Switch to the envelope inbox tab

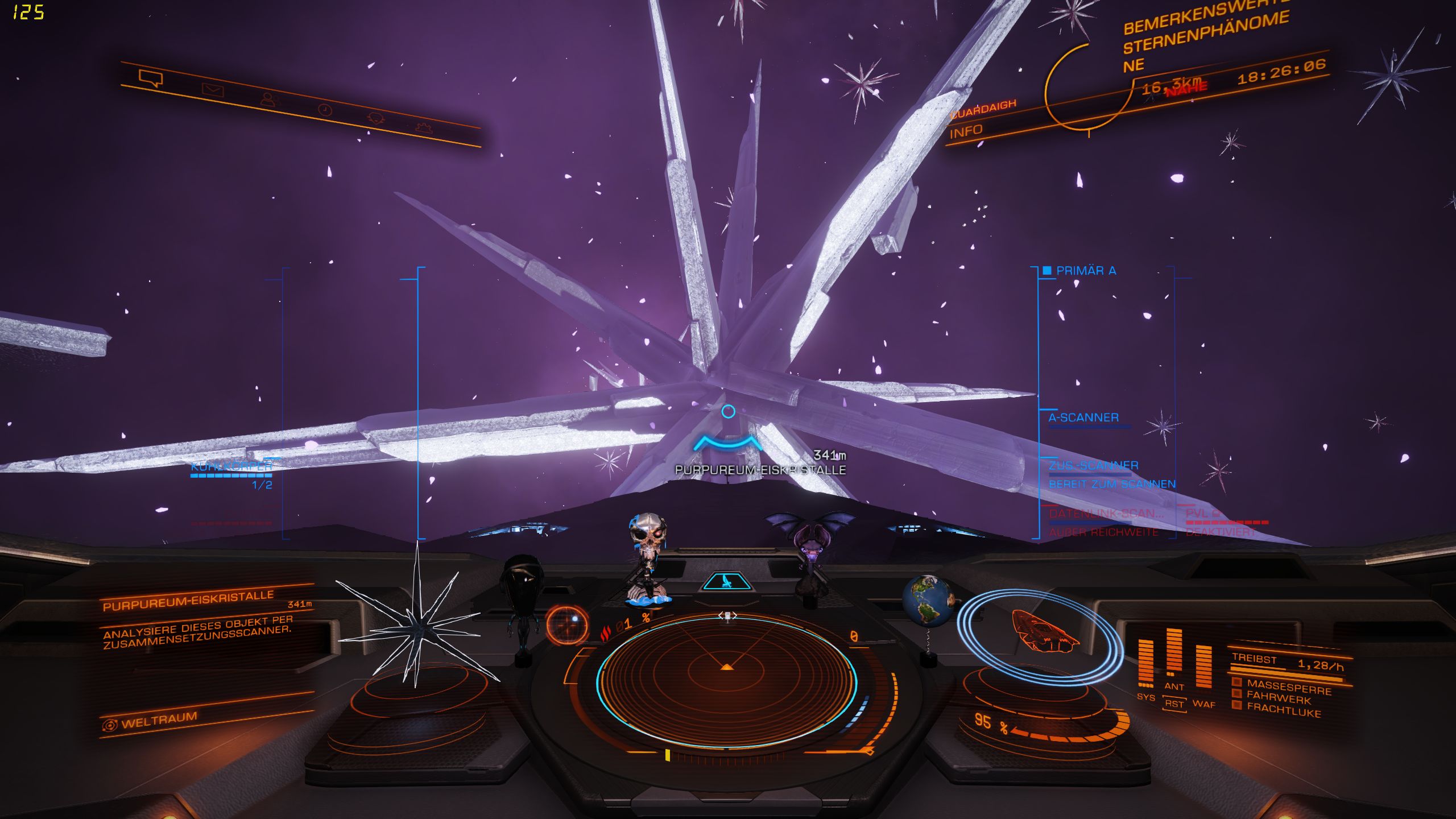click(x=213, y=90)
